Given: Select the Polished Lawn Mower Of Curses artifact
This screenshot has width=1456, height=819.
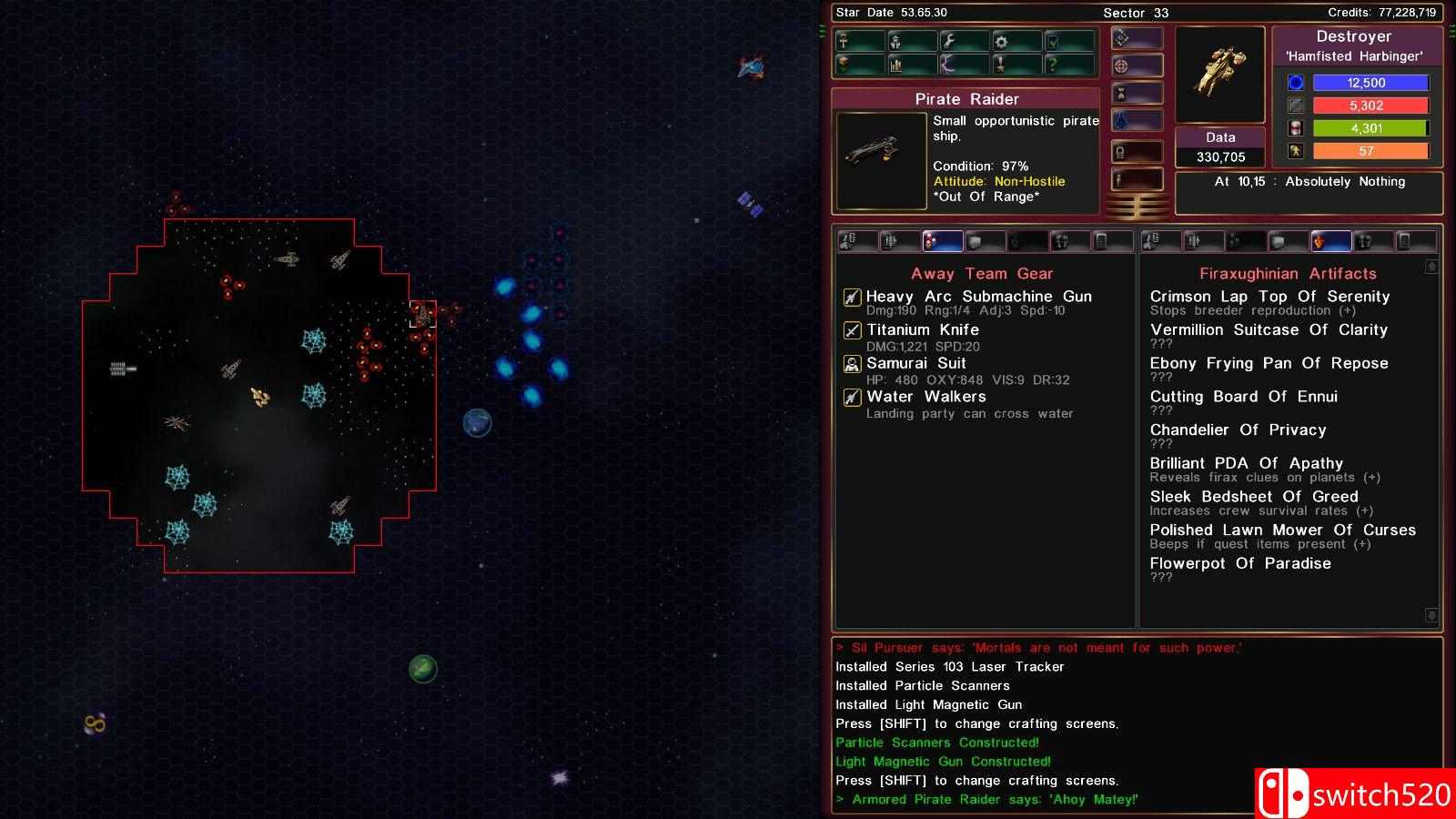Looking at the screenshot, I should pos(1282,530).
